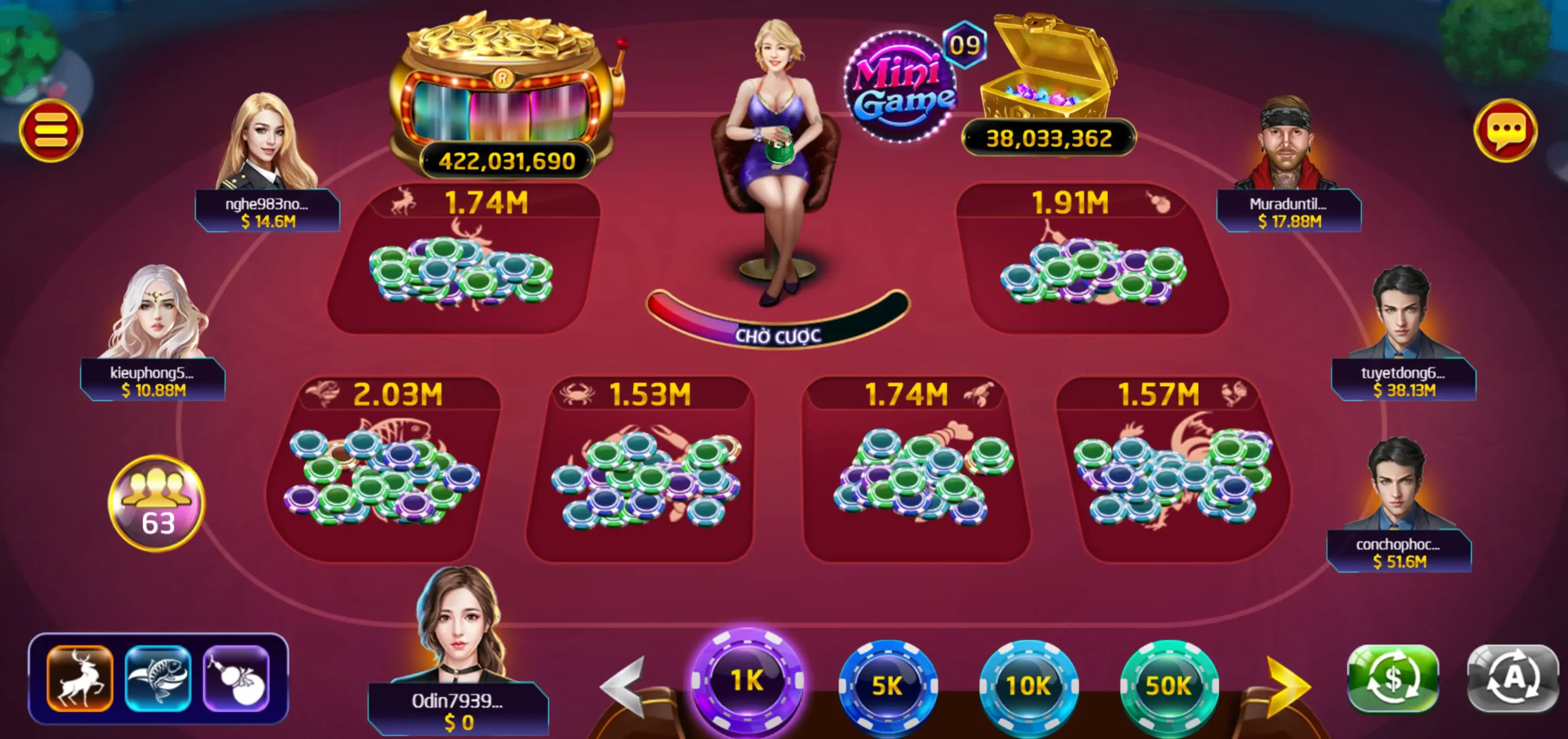Select the 1K purple chip
1568x739 pixels.
[x=747, y=681]
